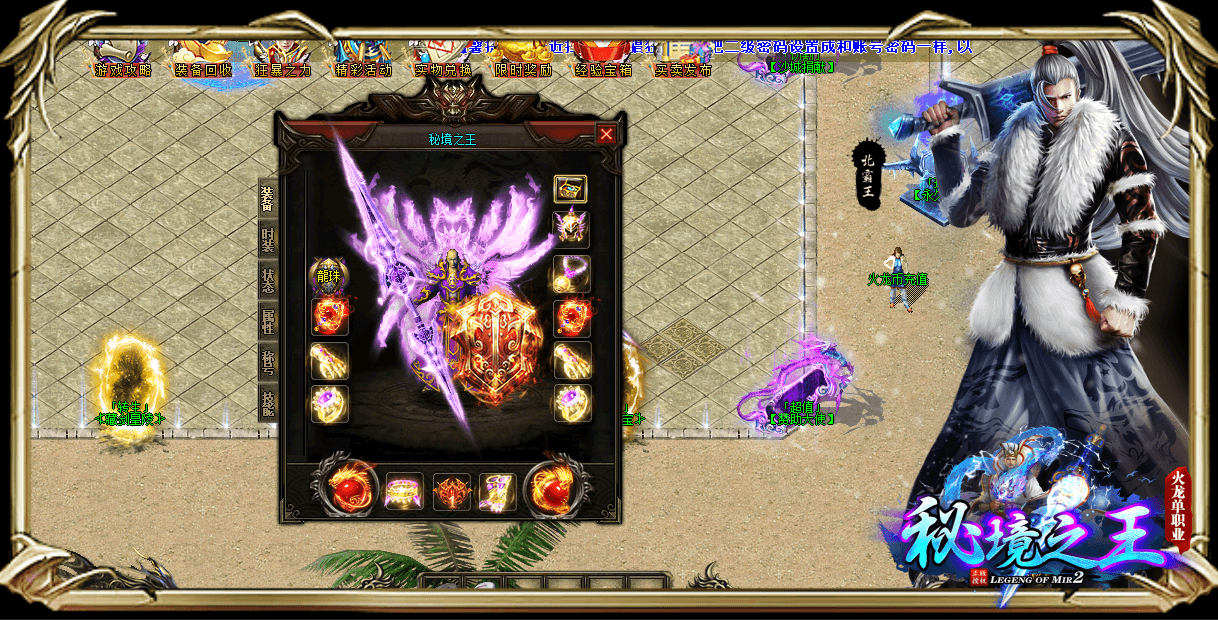This screenshot has width=1218, height=620.
Task: Open the 时装 tab
Action: tap(267, 239)
